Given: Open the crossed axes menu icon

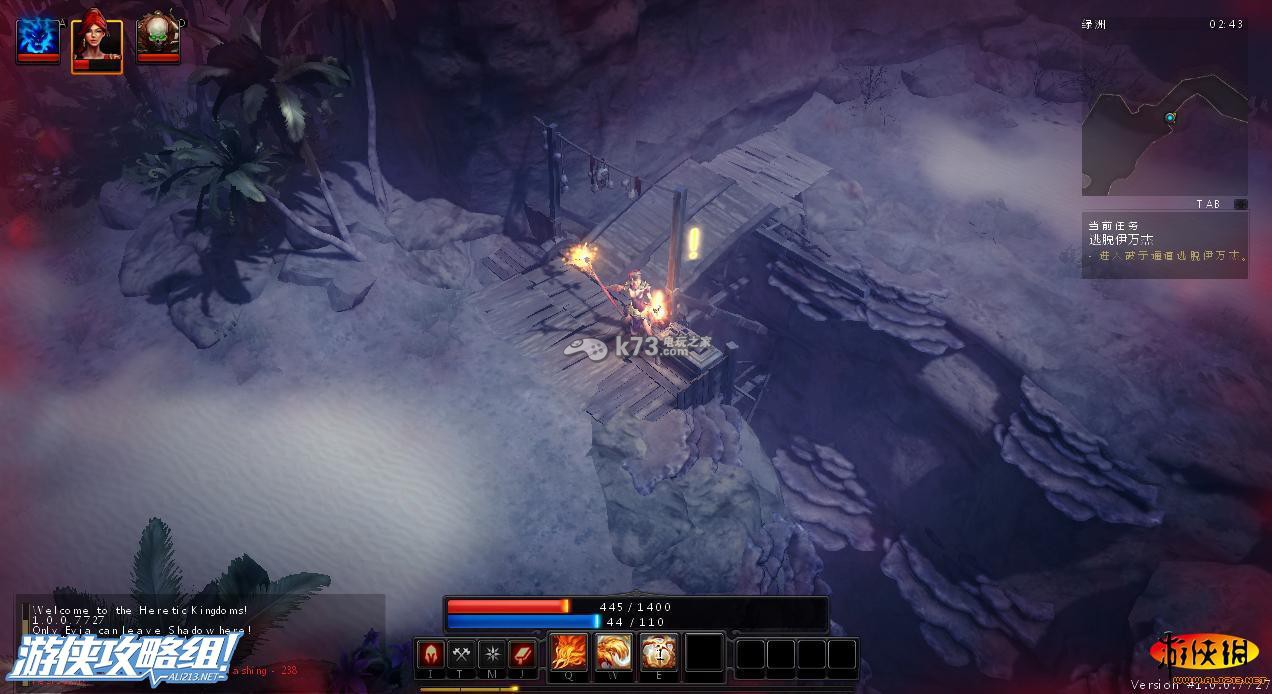Looking at the screenshot, I should [x=461, y=654].
